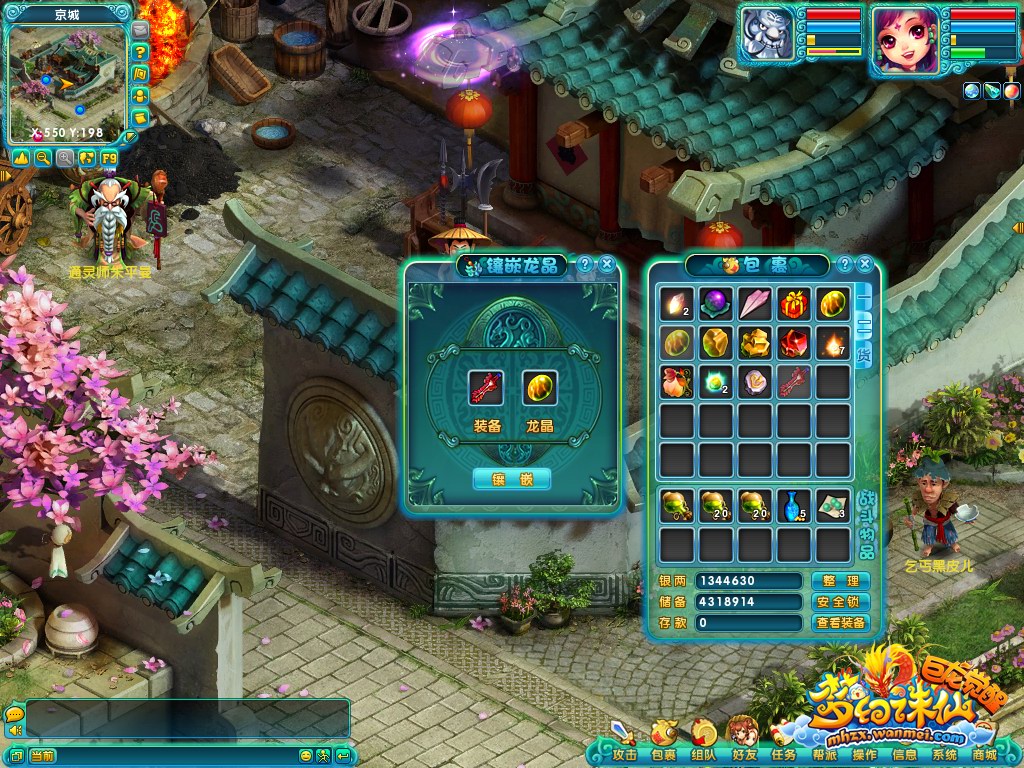Select the 龙晶 dragon crystal slot
1024x768 pixels.
click(x=539, y=388)
